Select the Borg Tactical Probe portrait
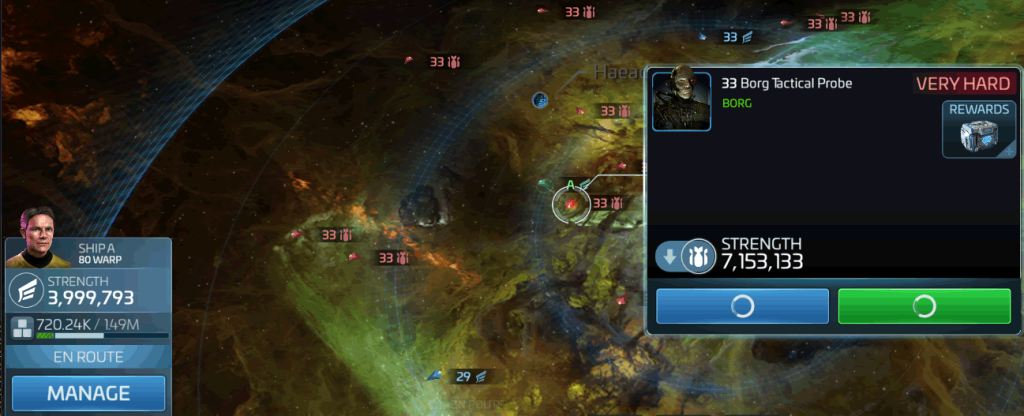Screen dimensions: 1024x416 (x=681, y=99)
